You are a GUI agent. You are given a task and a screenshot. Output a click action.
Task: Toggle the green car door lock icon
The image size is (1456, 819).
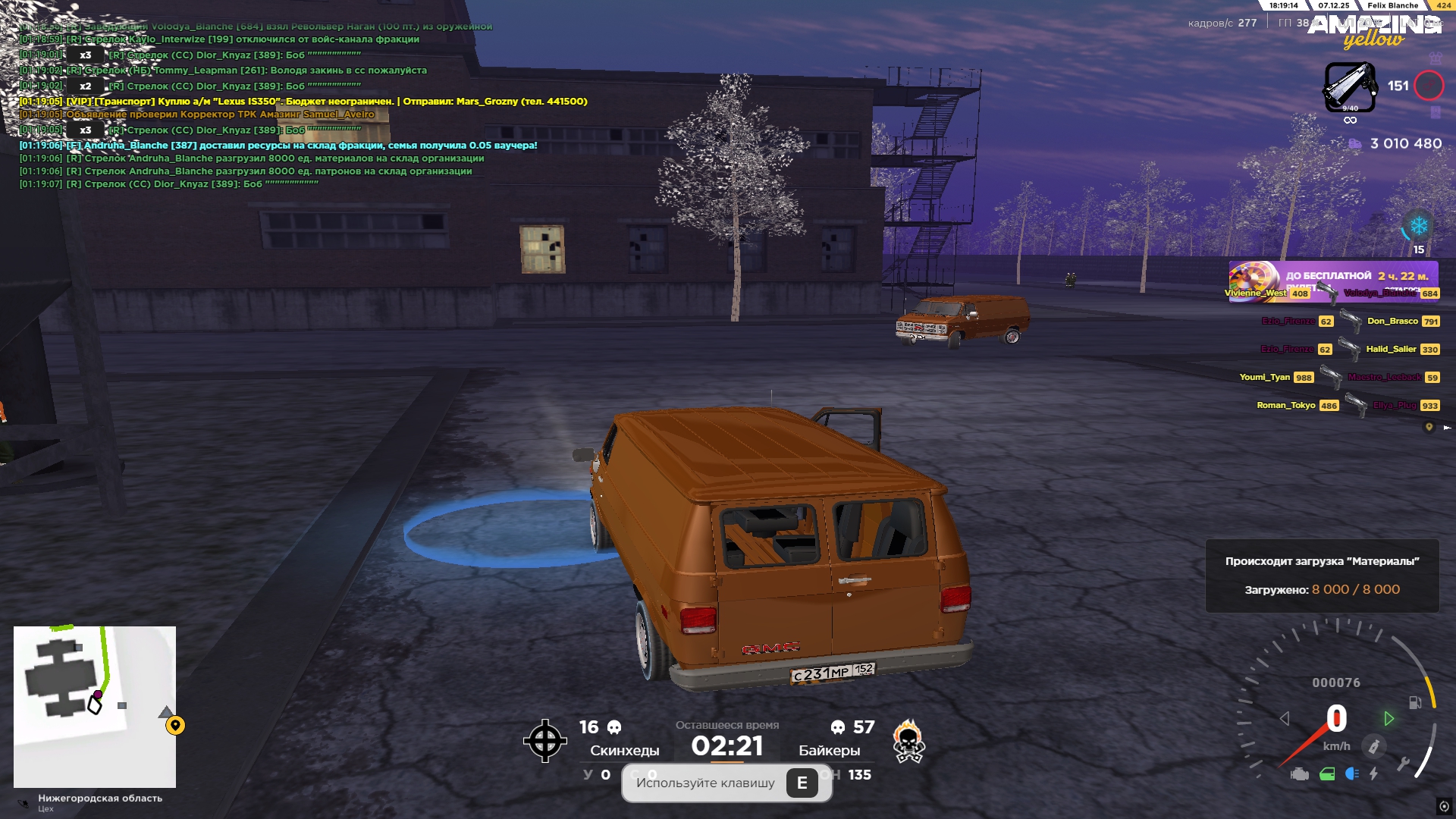(x=1327, y=774)
